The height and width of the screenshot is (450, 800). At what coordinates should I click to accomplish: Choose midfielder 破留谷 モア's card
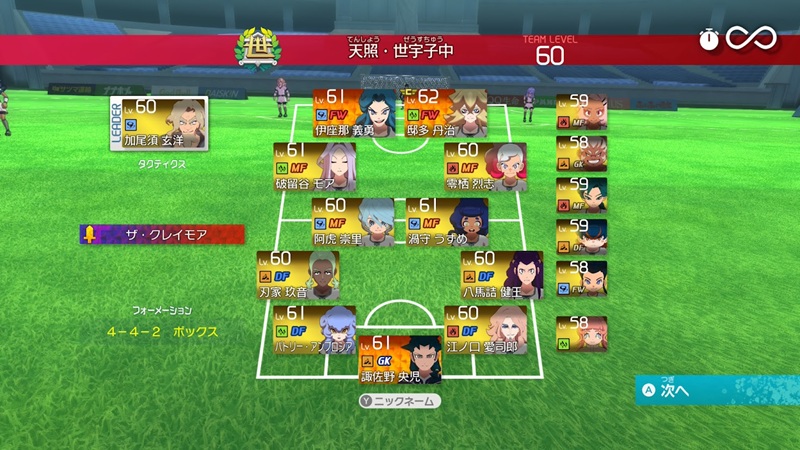[x=313, y=166]
